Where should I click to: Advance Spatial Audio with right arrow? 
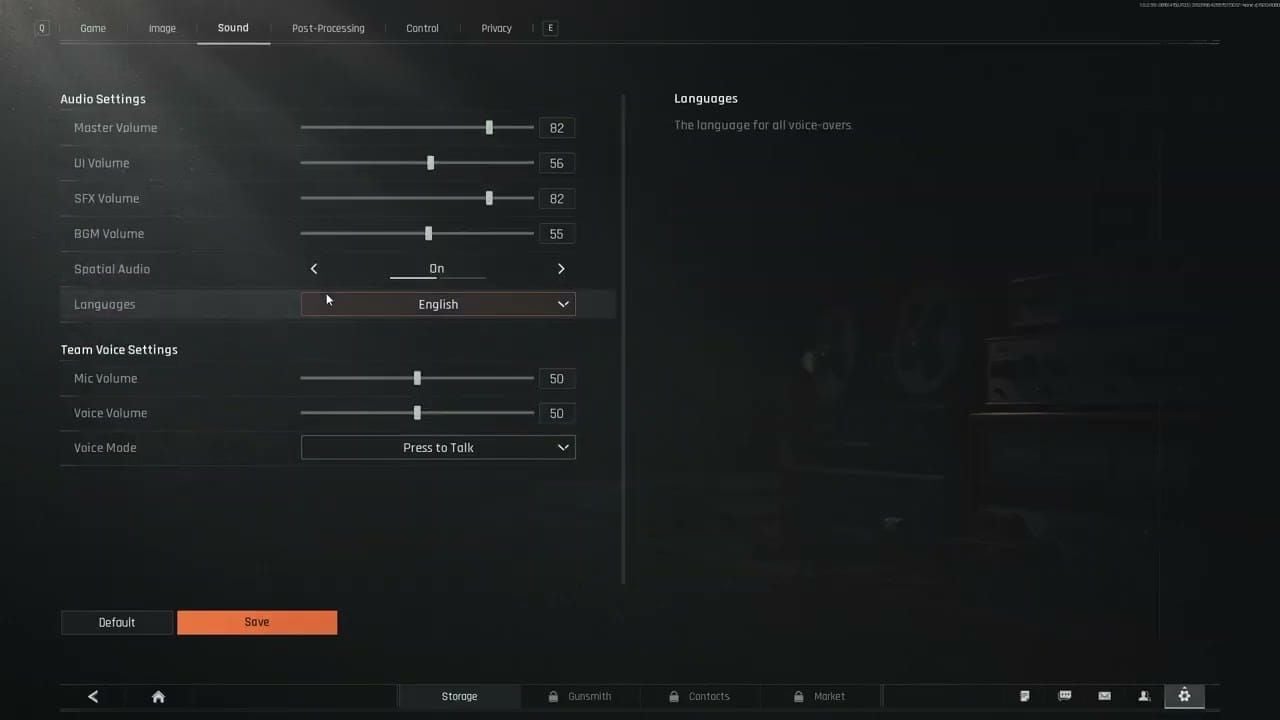coord(561,268)
